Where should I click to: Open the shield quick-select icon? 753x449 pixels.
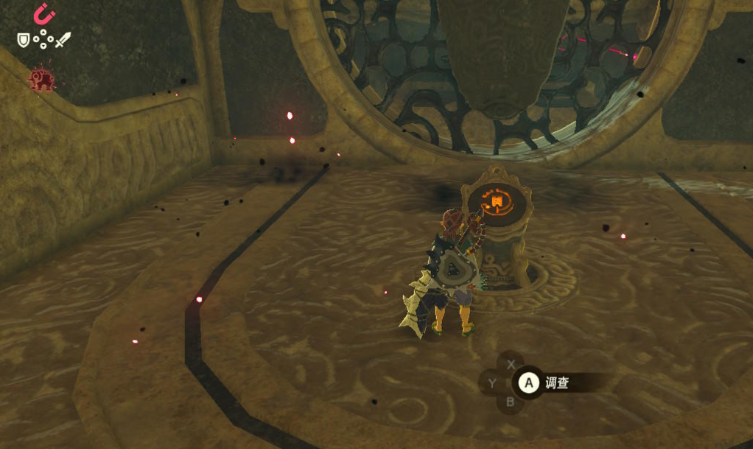click(23, 40)
